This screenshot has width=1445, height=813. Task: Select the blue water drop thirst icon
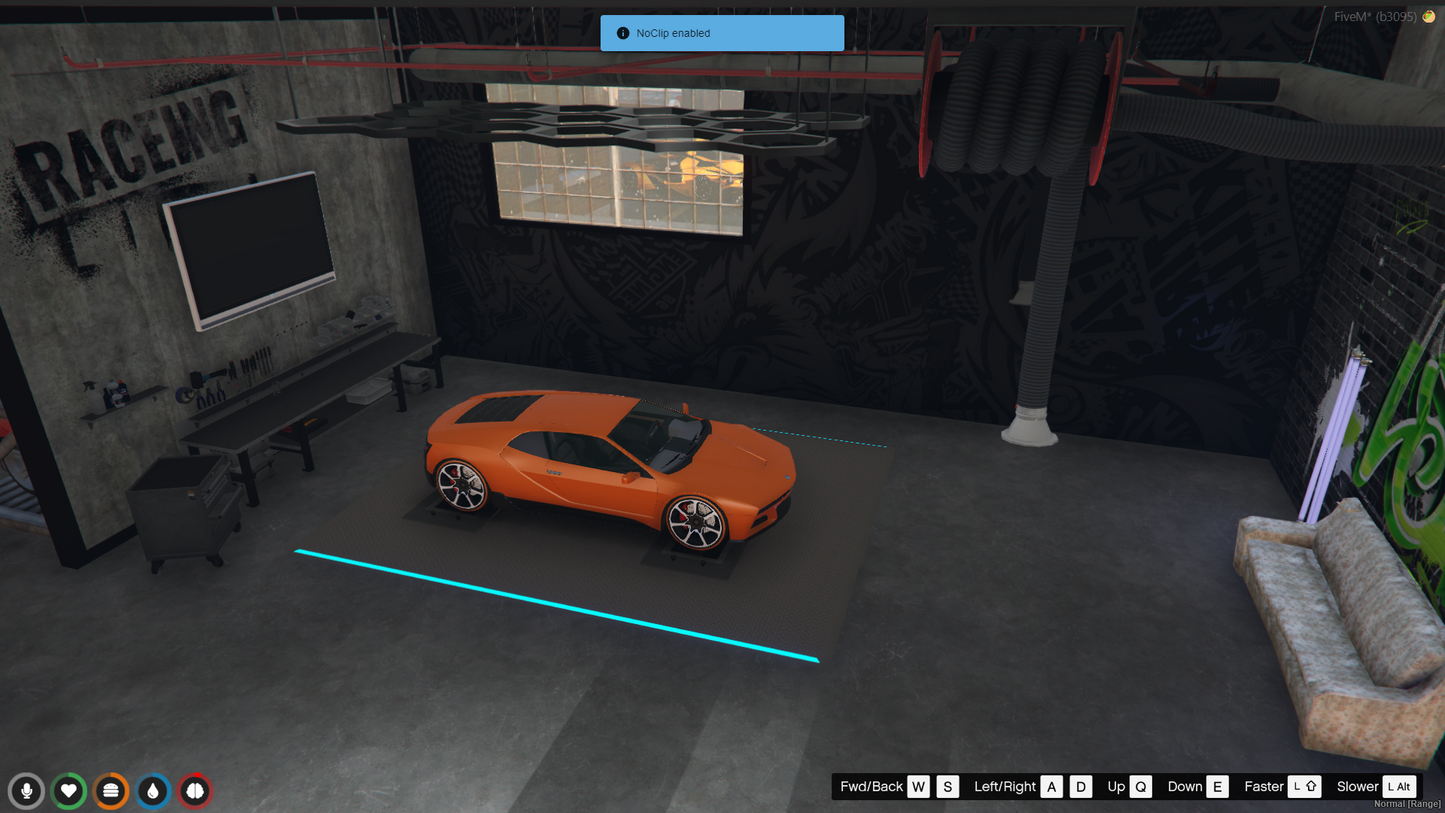click(x=153, y=791)
